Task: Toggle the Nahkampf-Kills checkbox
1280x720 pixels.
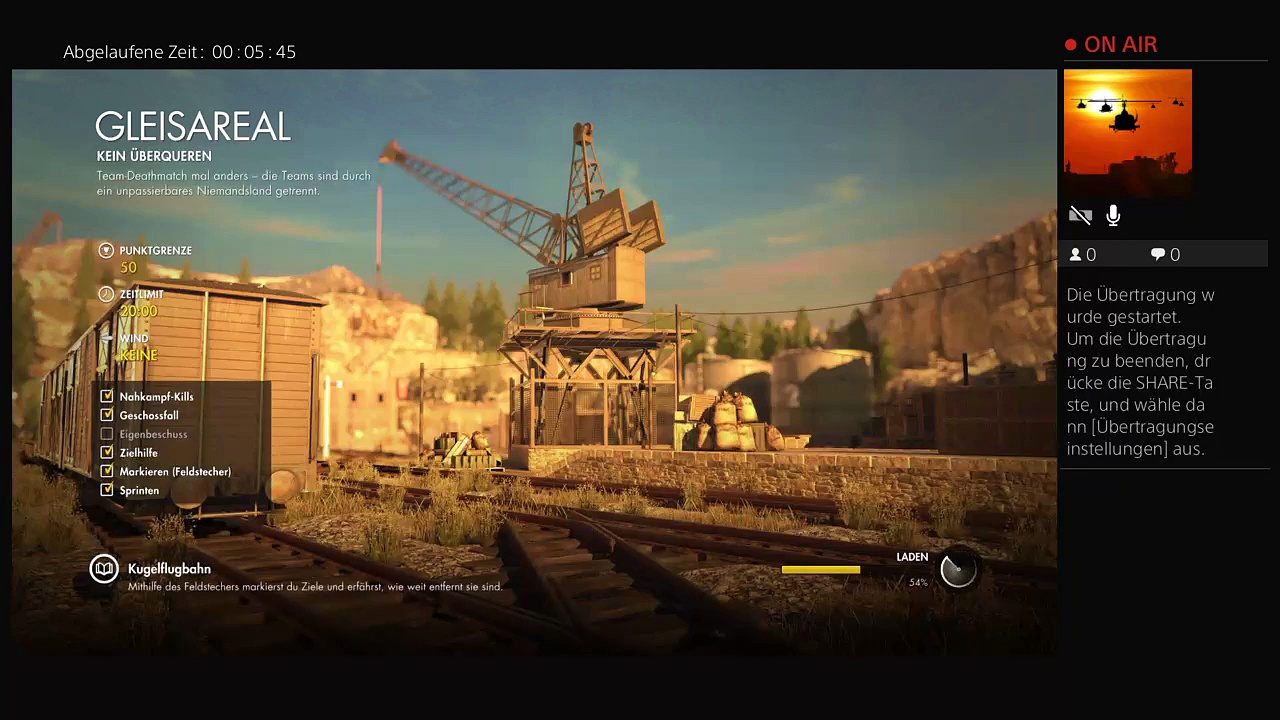Action: coord(107,397)
